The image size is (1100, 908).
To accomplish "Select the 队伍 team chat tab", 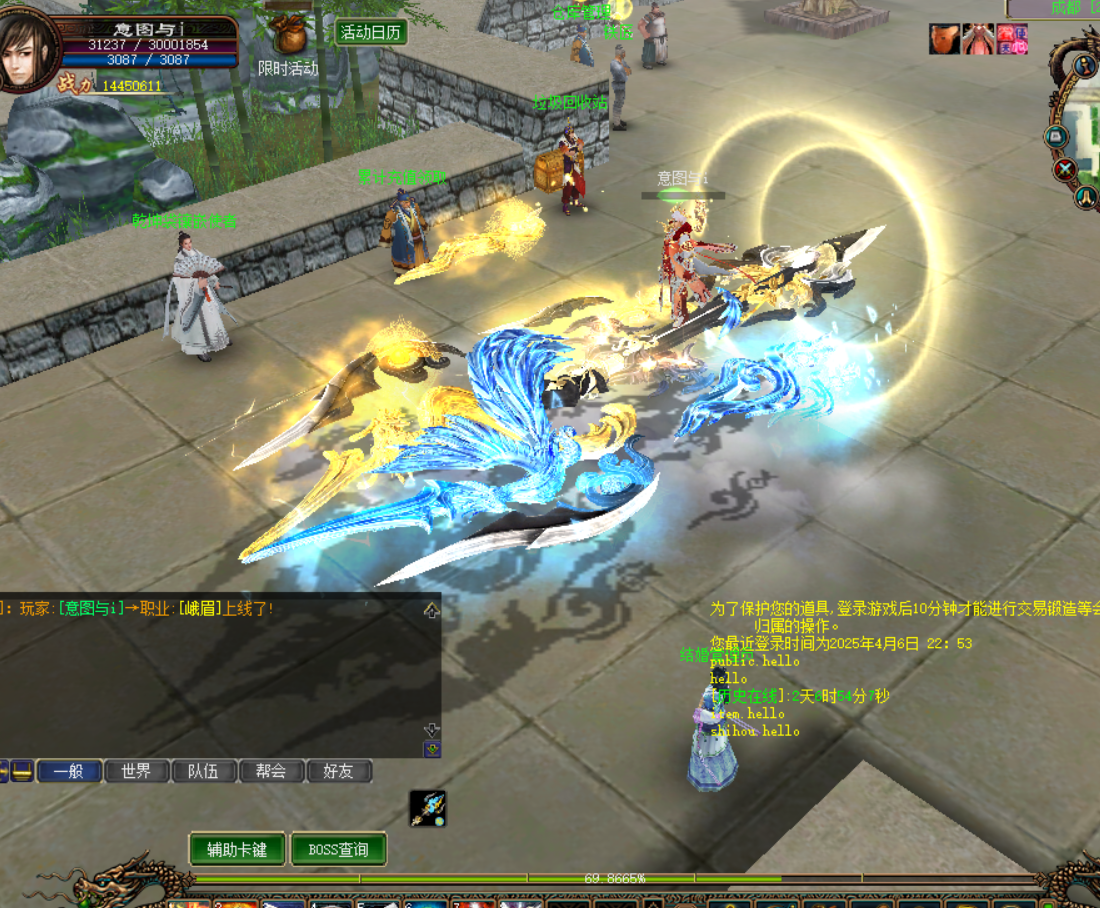I will point(203,771).
